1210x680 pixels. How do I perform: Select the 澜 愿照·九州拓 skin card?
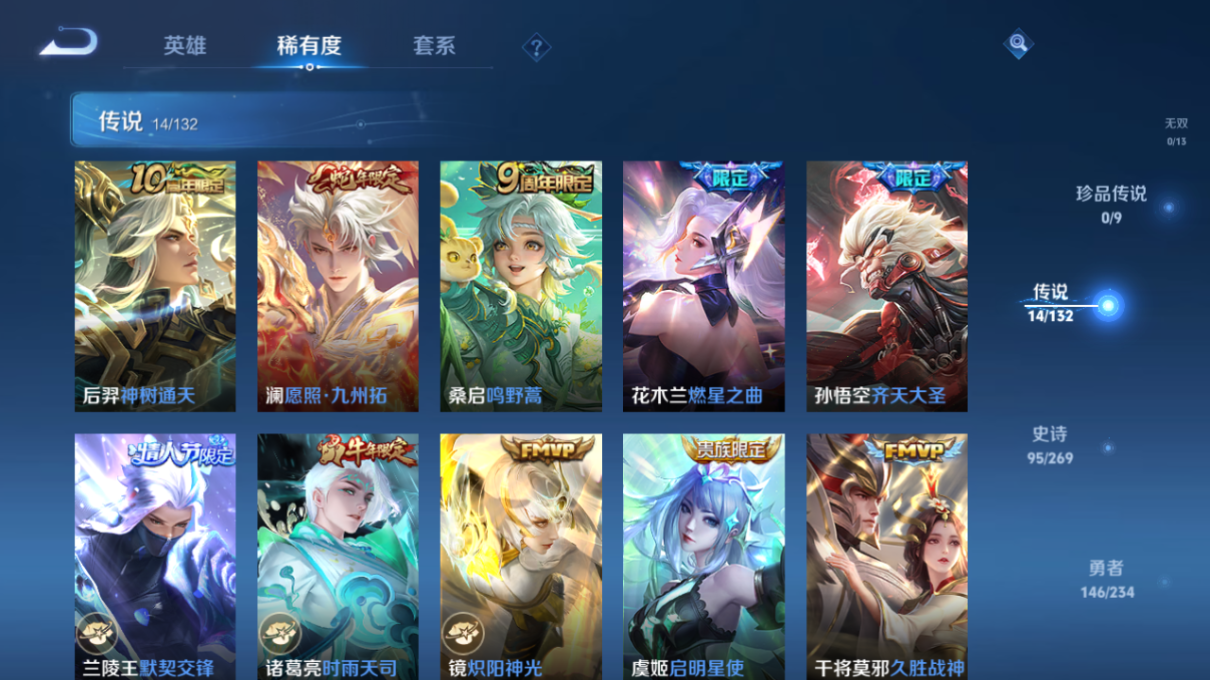[x=338, y=286]
